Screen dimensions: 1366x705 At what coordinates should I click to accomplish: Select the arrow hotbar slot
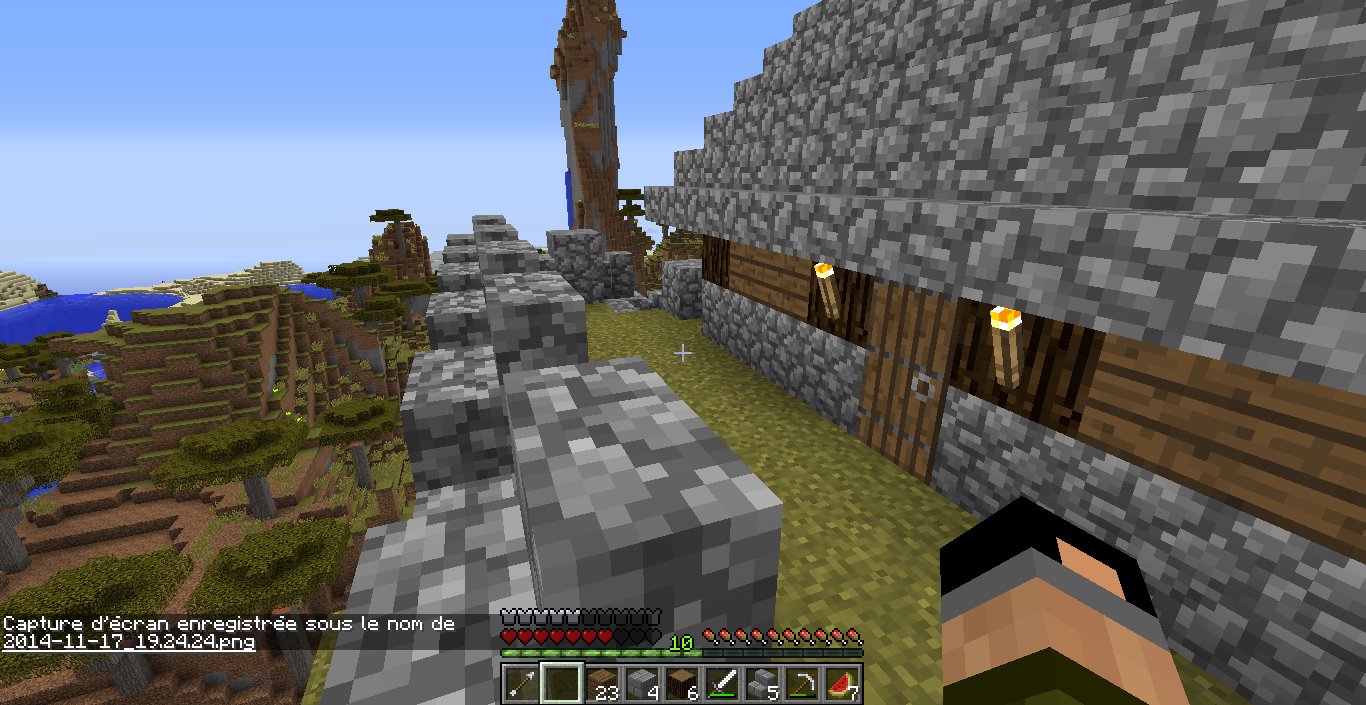click(x=521, y=684)
